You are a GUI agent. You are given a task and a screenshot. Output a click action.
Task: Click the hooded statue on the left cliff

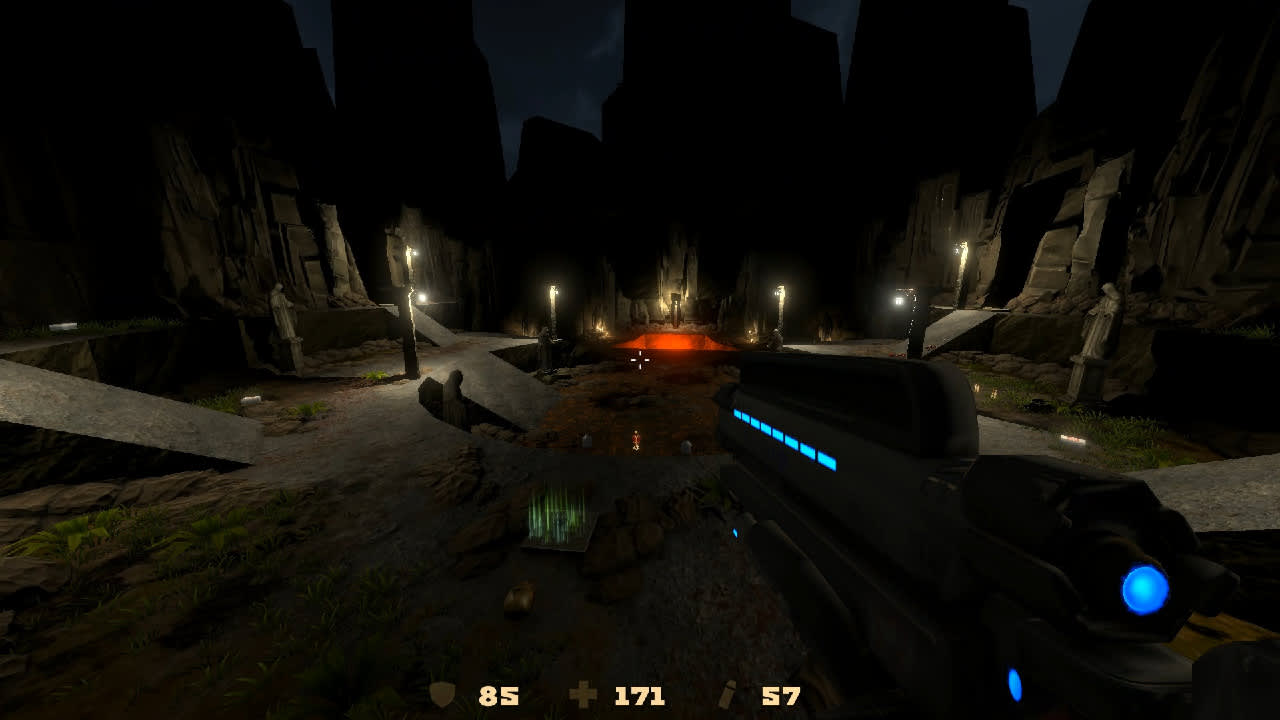click(x=283, y=311)
